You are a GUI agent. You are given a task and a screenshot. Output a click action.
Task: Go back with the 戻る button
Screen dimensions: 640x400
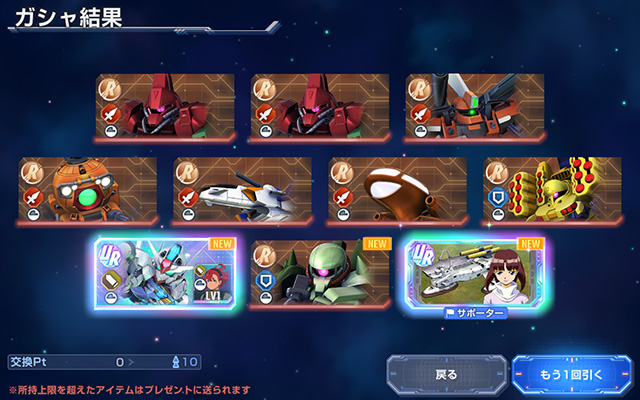coord(447,375)
